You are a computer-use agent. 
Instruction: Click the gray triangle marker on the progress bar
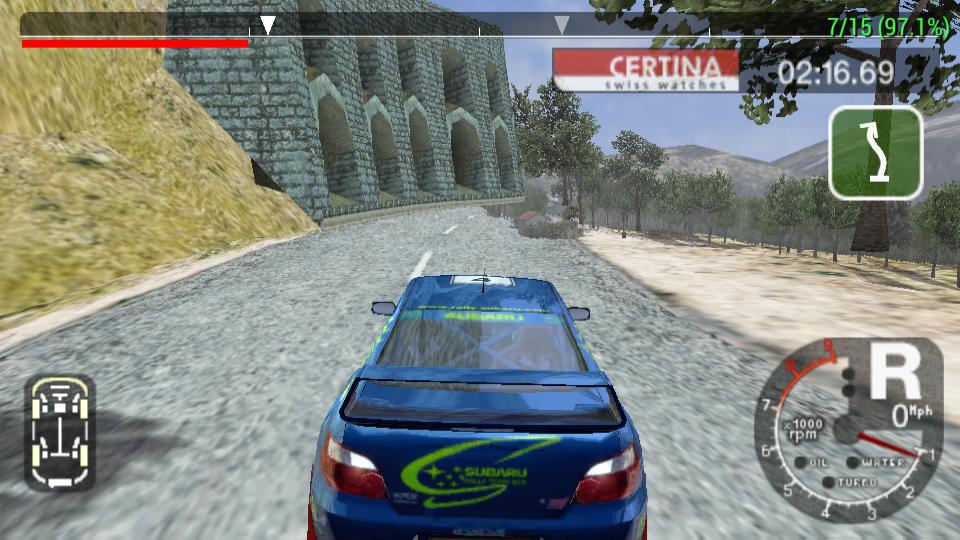tap(562, 25)
